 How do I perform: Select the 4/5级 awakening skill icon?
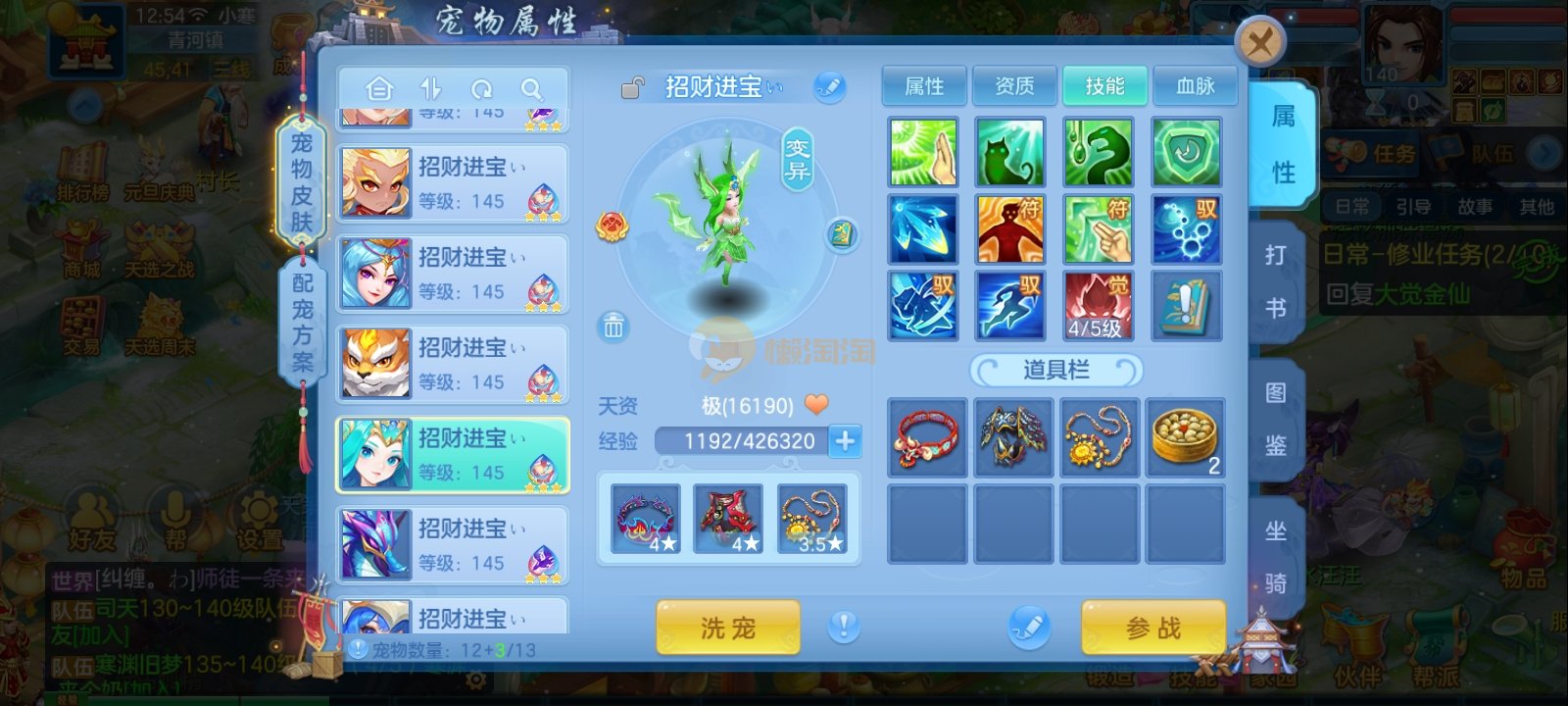click(x=1099, y=306)
